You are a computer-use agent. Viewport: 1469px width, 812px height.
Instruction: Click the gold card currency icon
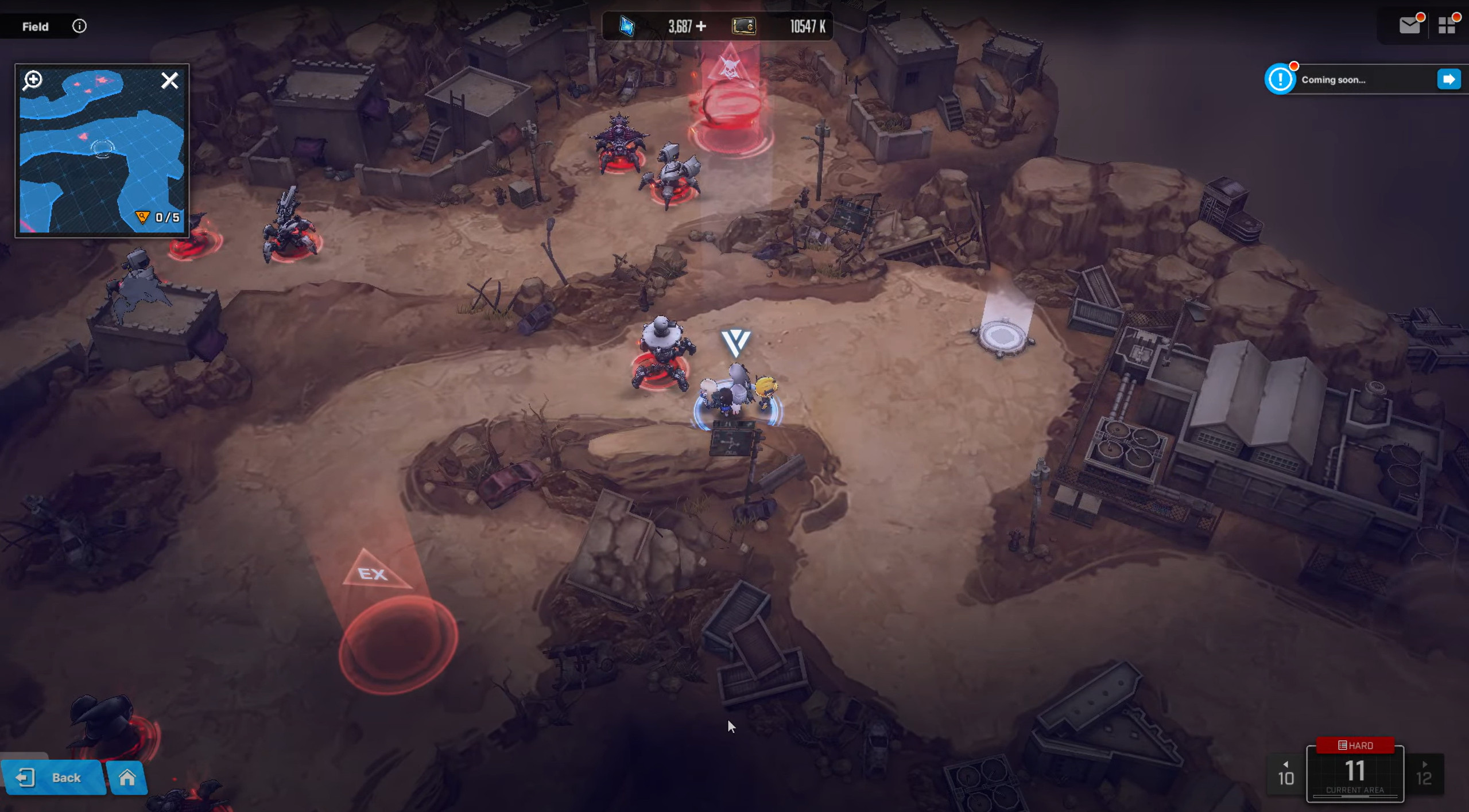click(743, 26)
